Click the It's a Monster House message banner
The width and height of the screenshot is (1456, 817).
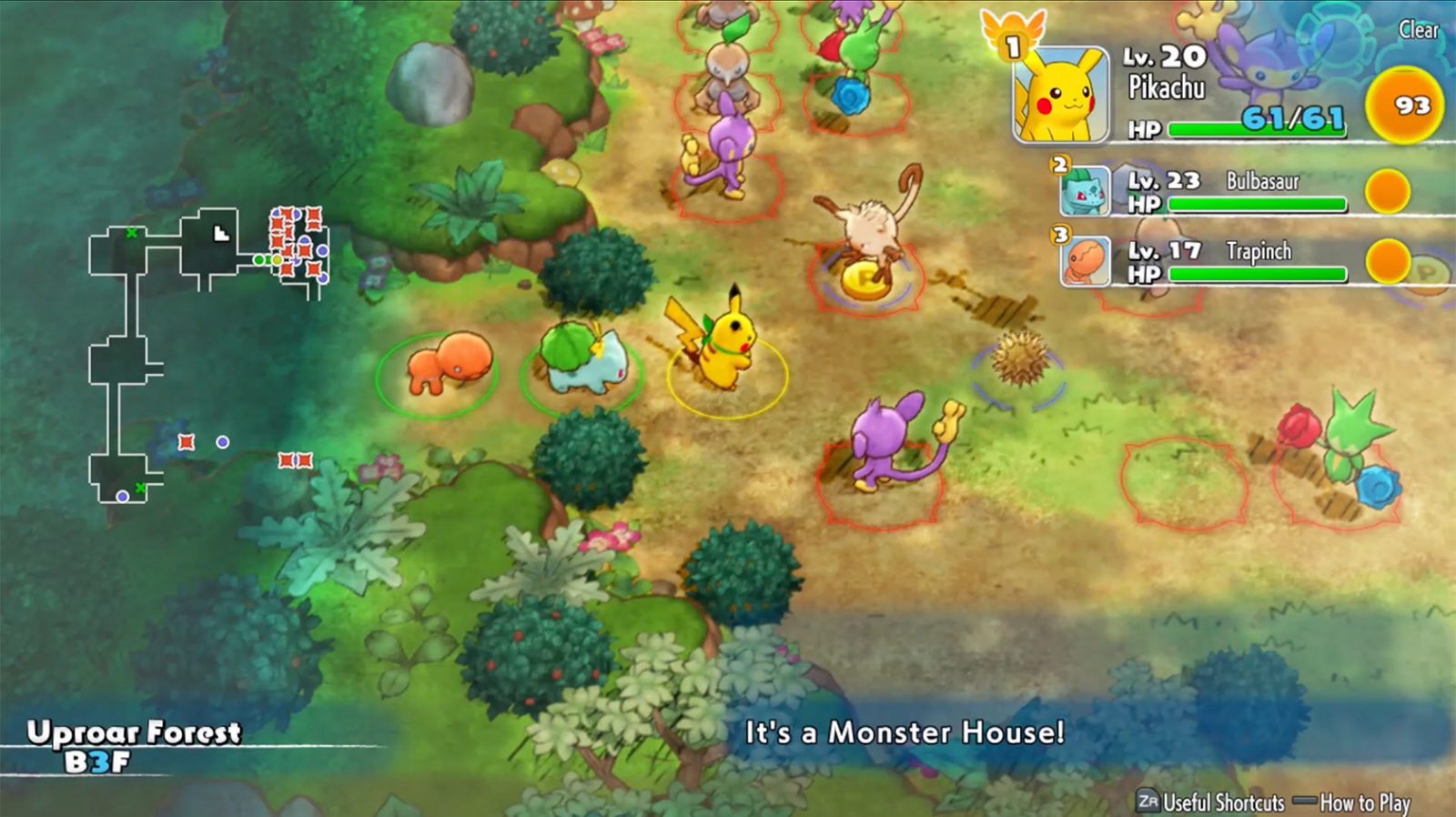coord(905,730)
